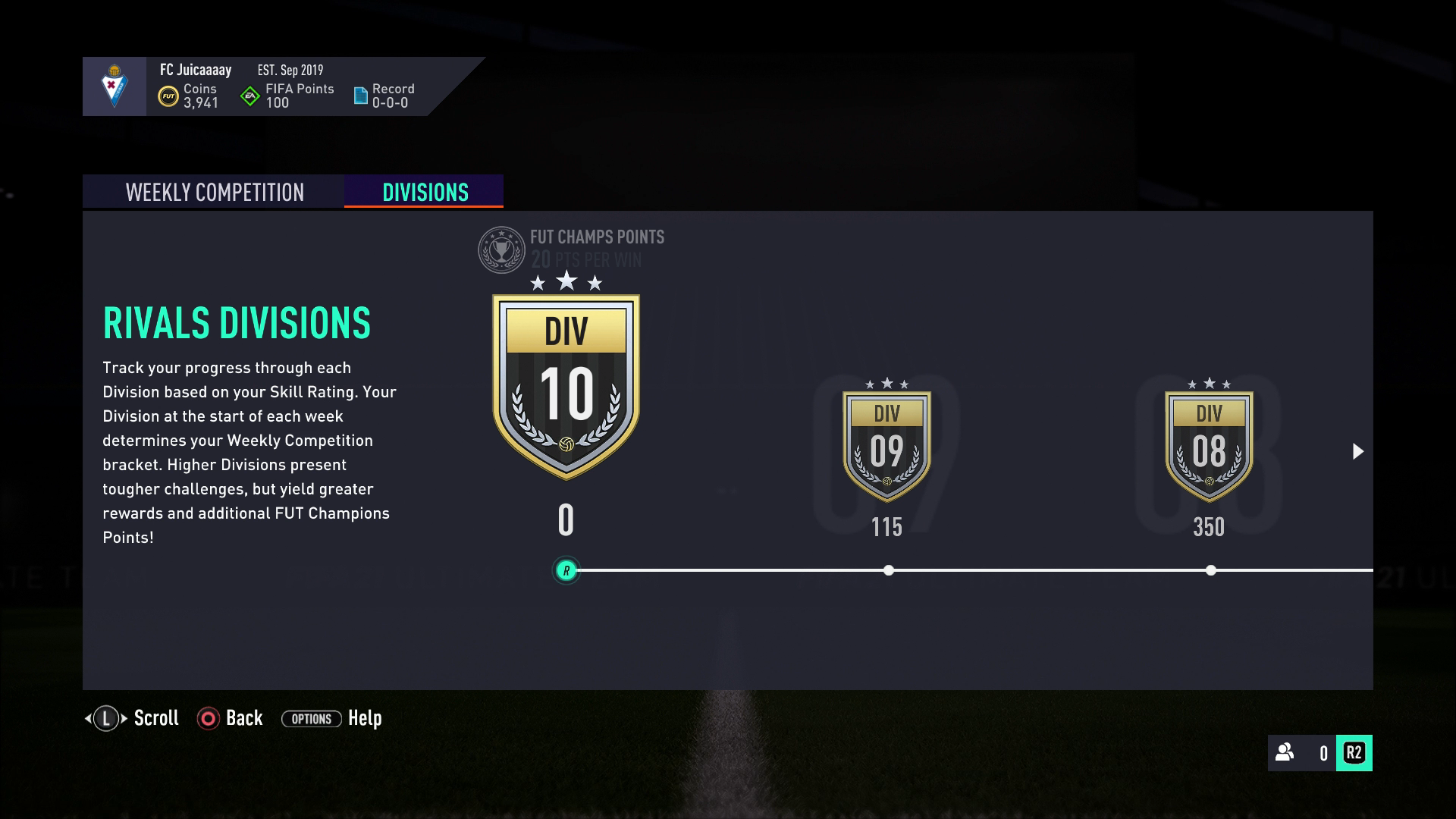Click the FC Juicaaaay club crest
This screenshot has width=1456, height=819.
(x=114, y=86)
